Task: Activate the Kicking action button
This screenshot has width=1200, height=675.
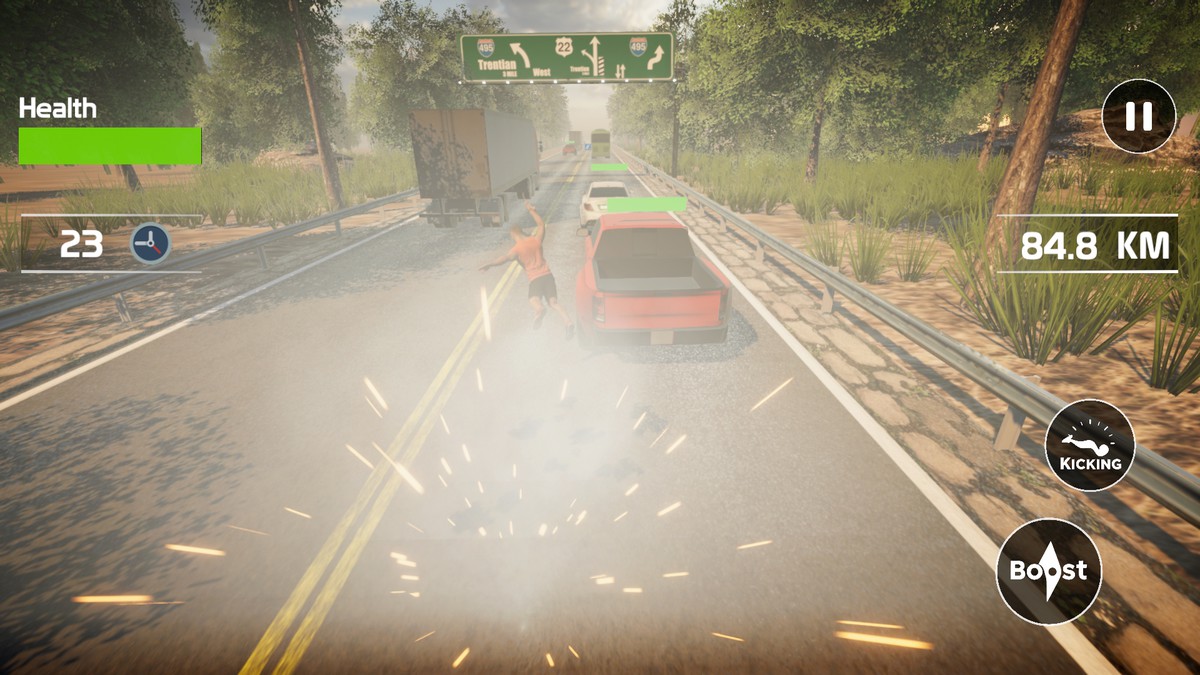Action: pyautogui.click(x=1090, y=445)
